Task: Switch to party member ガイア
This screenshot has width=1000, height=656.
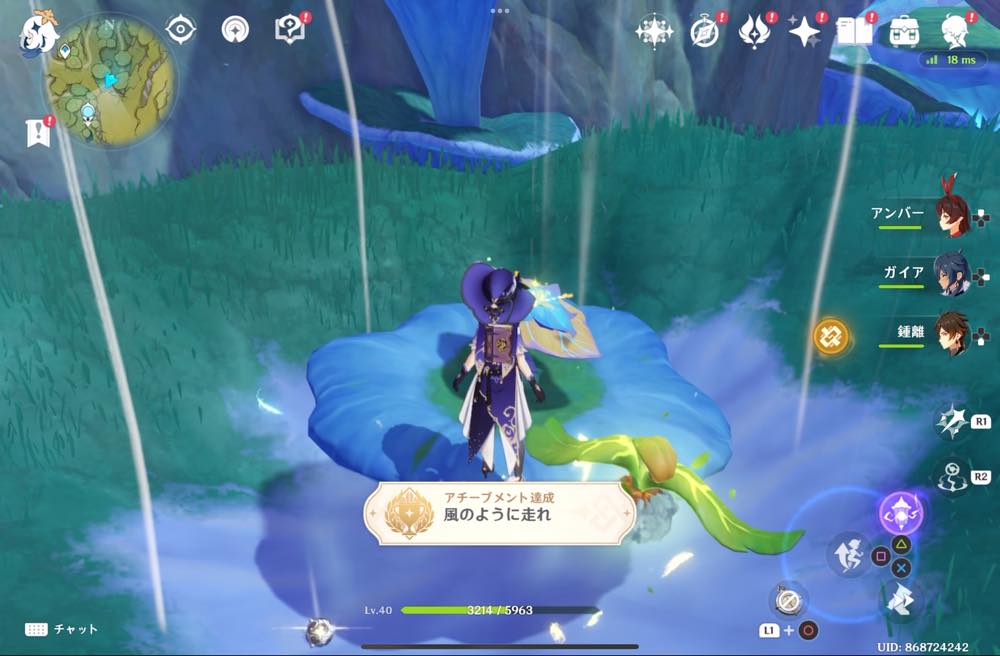Action: 951,273
